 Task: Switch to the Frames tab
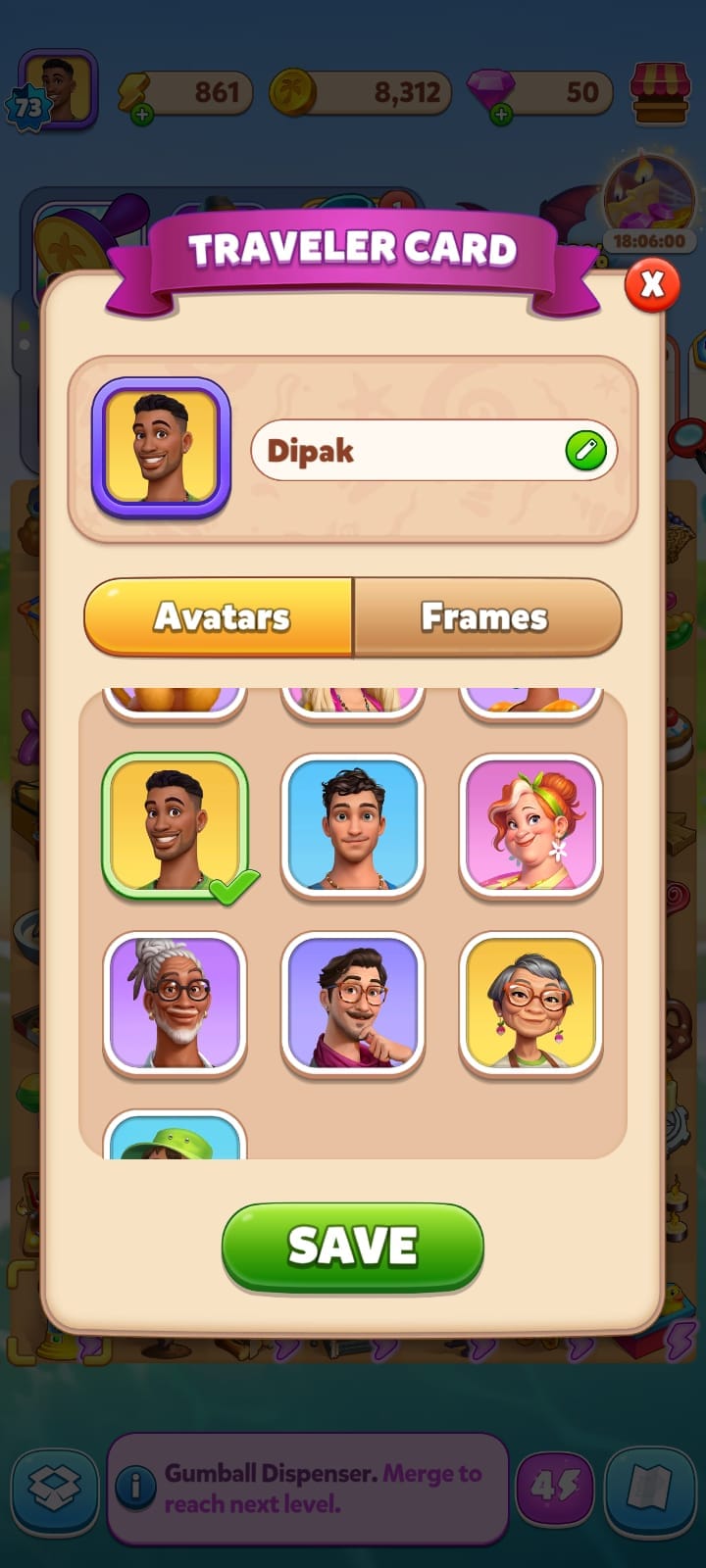[x=486, y=616]
